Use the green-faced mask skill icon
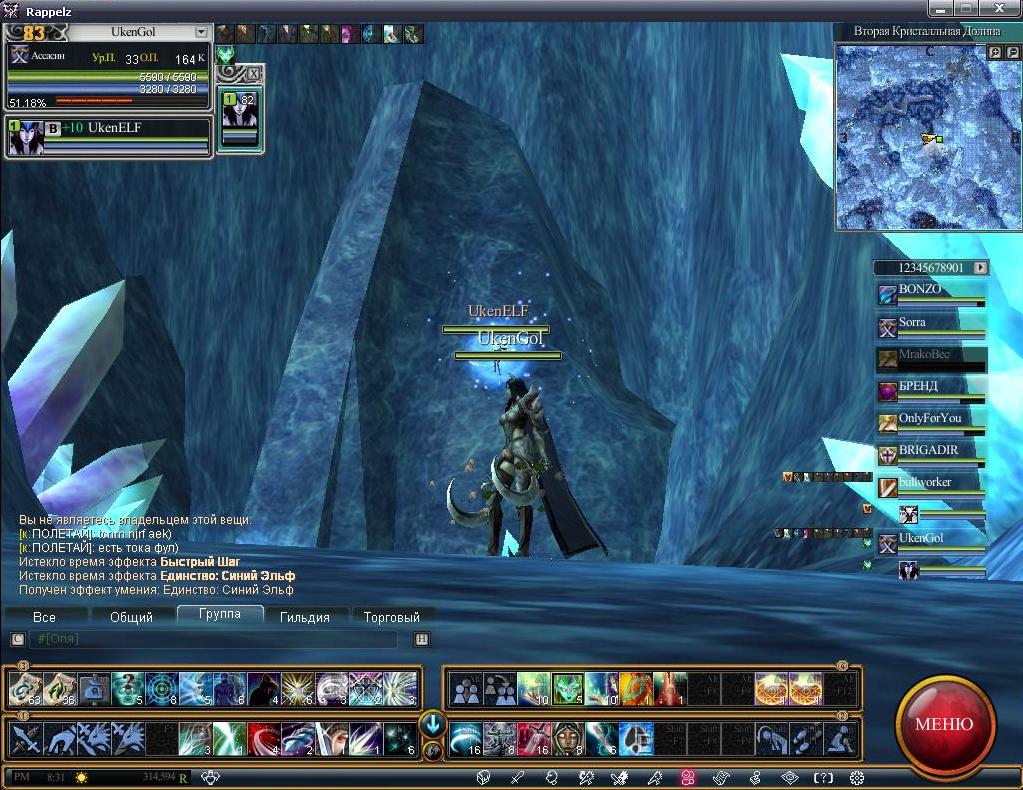This screenshot has height=790, width=1023. (567, 688)
